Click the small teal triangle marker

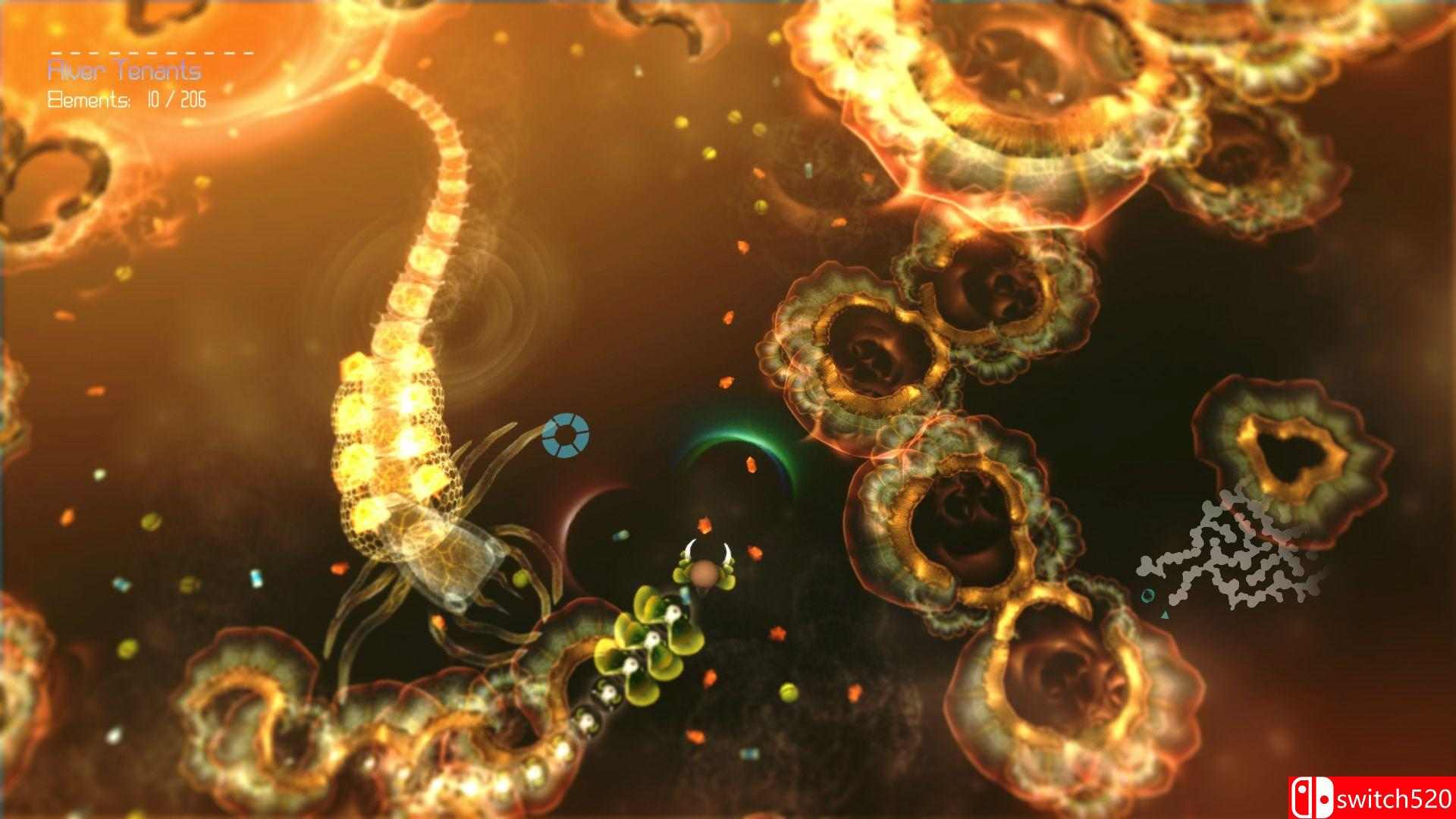tap(1164, 614)
